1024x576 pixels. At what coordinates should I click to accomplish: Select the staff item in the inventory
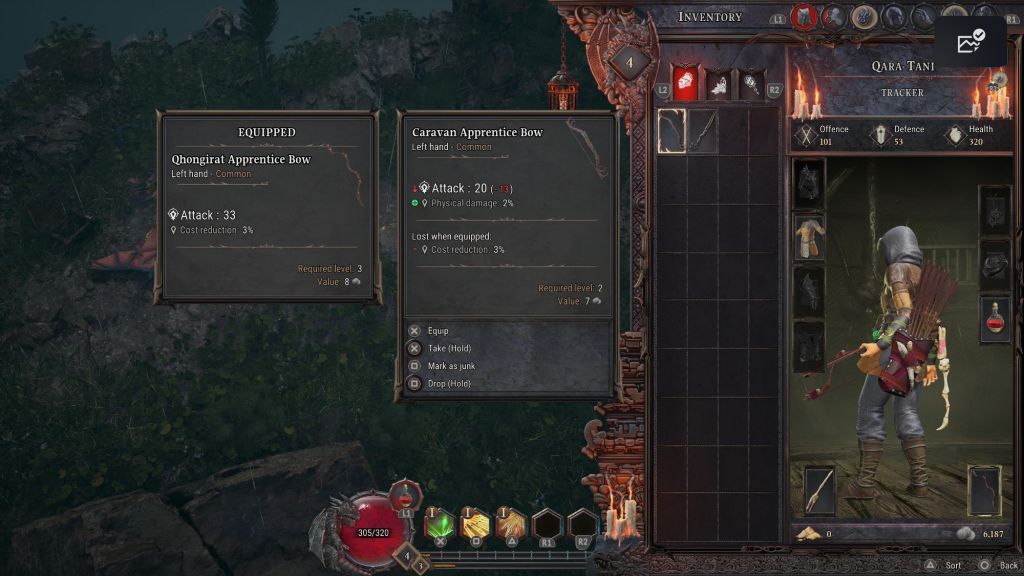pyautogui.click(x=703, y=131)
